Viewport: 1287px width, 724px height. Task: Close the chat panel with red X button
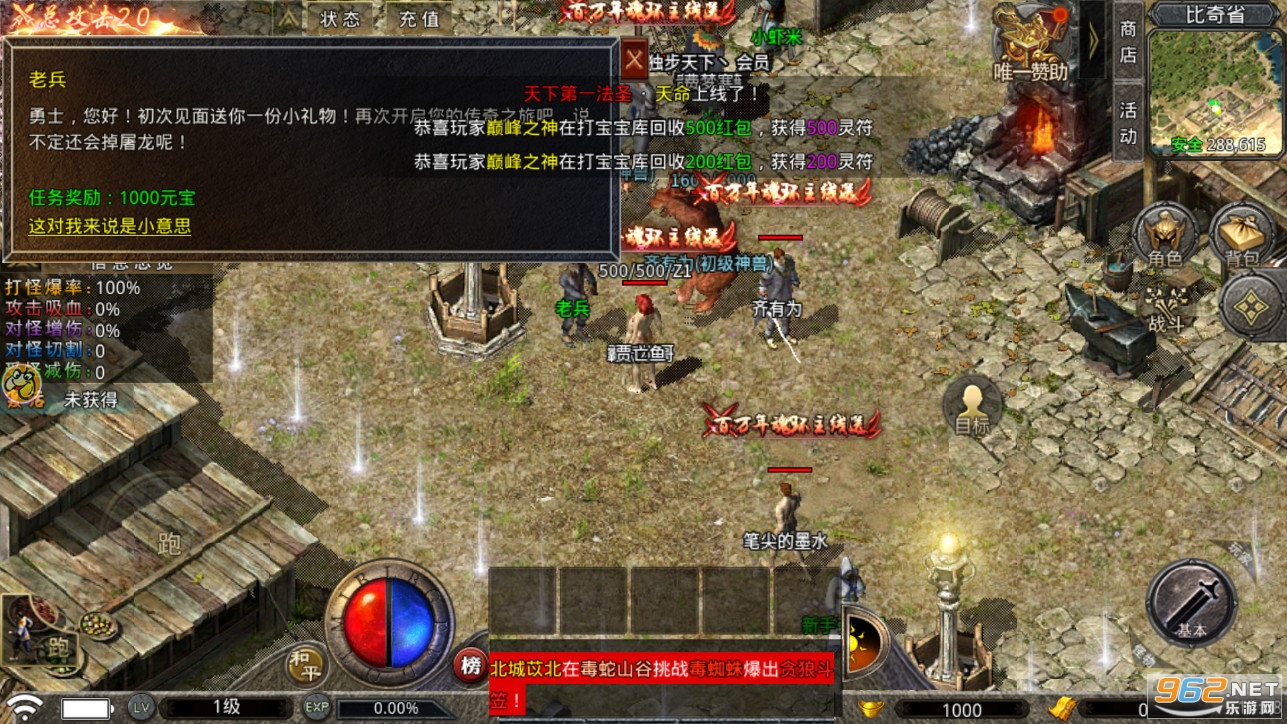[x=634, y=58]
